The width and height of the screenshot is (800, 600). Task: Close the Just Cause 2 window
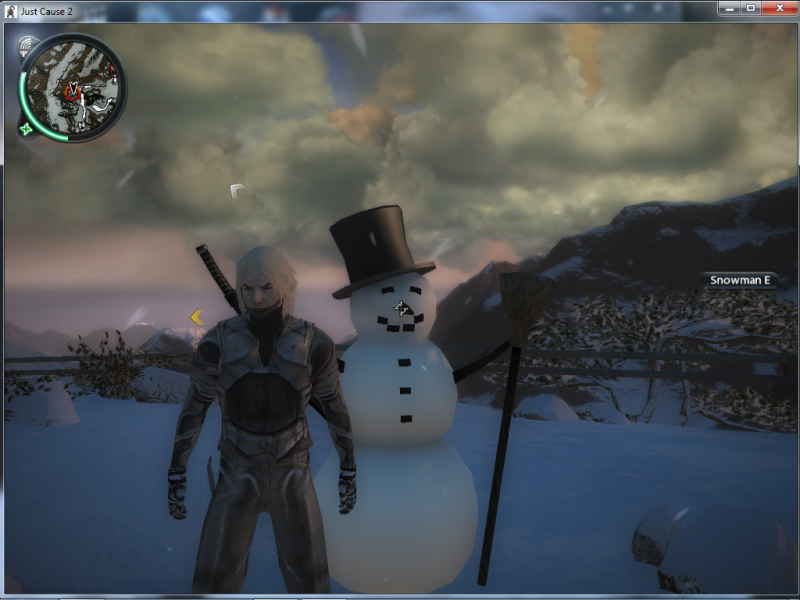(x=778, y=8)
